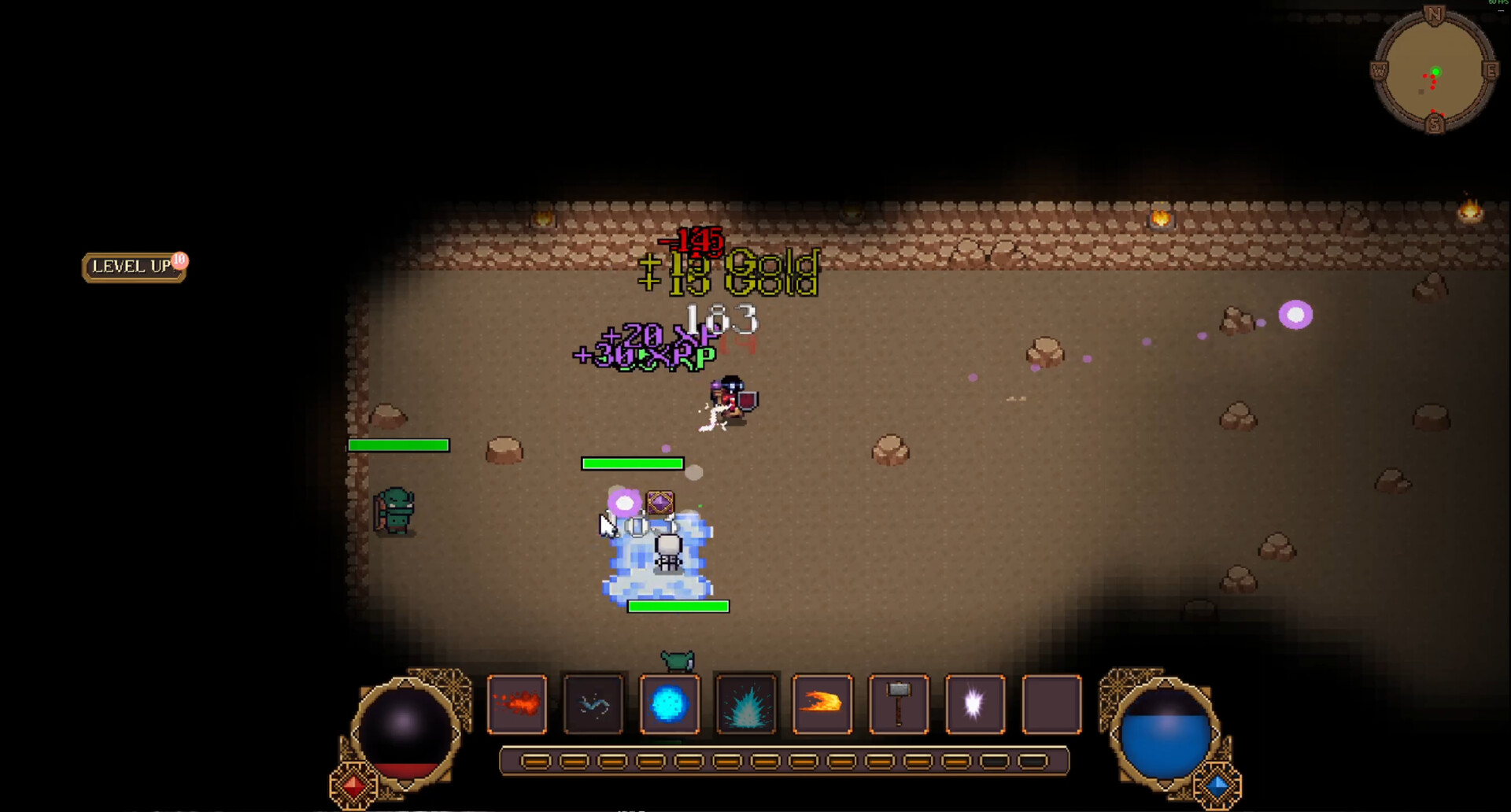Click the empty last hotbar slot
The height and width of the screenshot is (812, 1511).
coord(1051,704)
